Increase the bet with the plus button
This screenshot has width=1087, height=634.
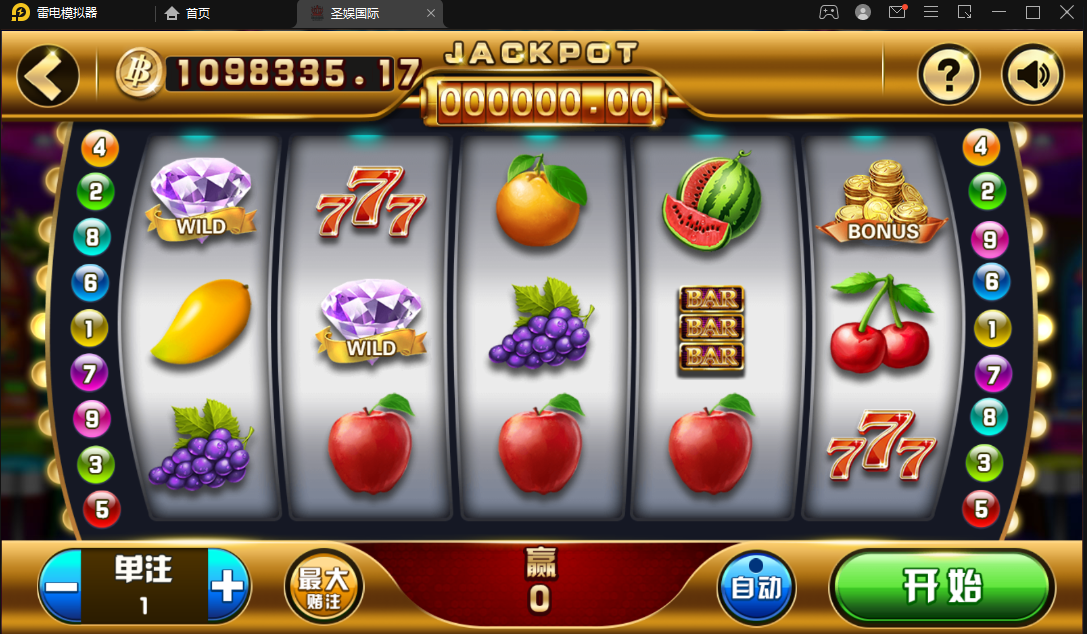pos(228,586)
